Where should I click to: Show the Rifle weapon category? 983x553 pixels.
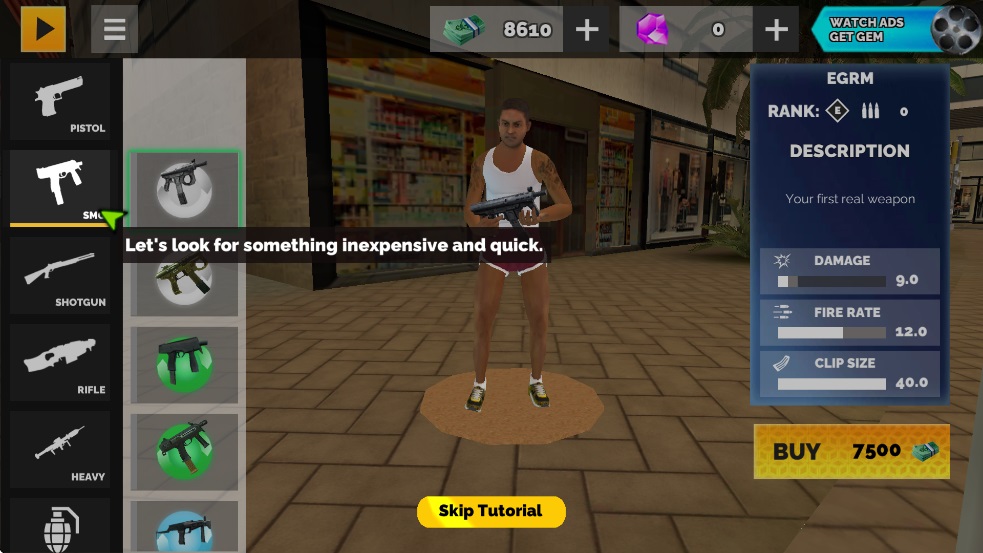pyautogui.click(x=60, y=362)
